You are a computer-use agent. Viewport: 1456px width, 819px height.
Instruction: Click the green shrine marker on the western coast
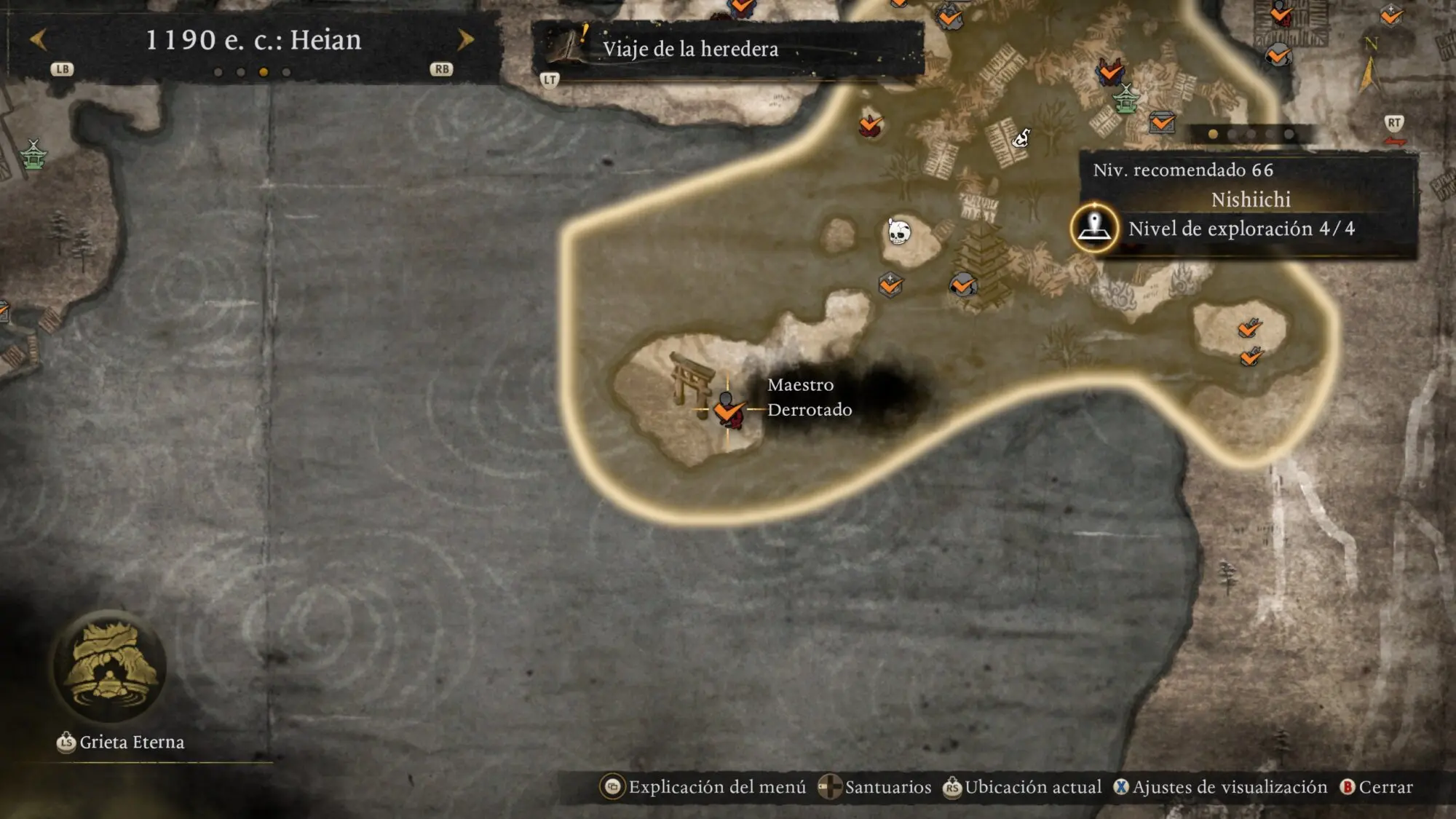pyautogui.click(x=33, y=154)
